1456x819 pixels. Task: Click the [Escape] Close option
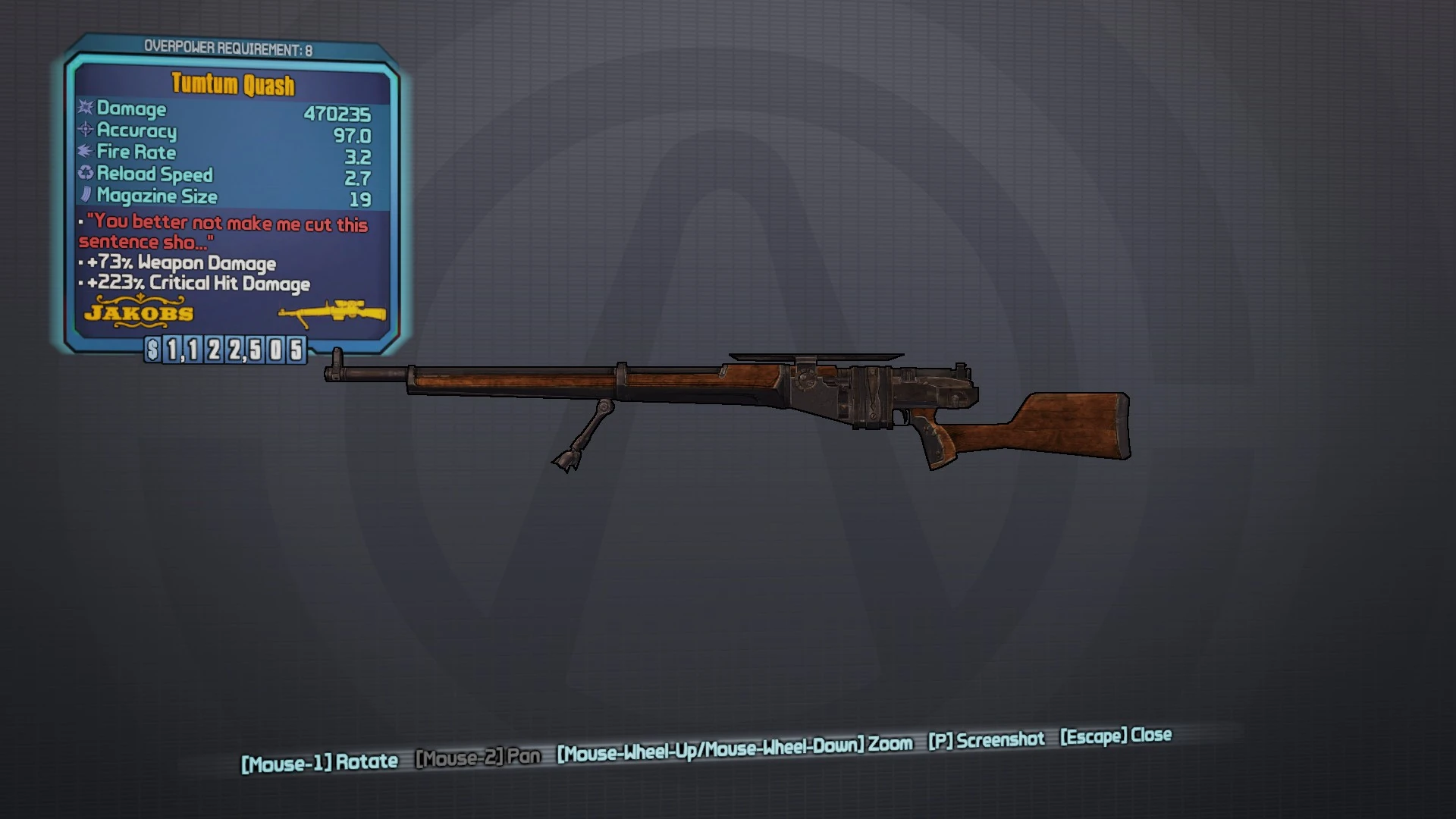[1115, 736]
